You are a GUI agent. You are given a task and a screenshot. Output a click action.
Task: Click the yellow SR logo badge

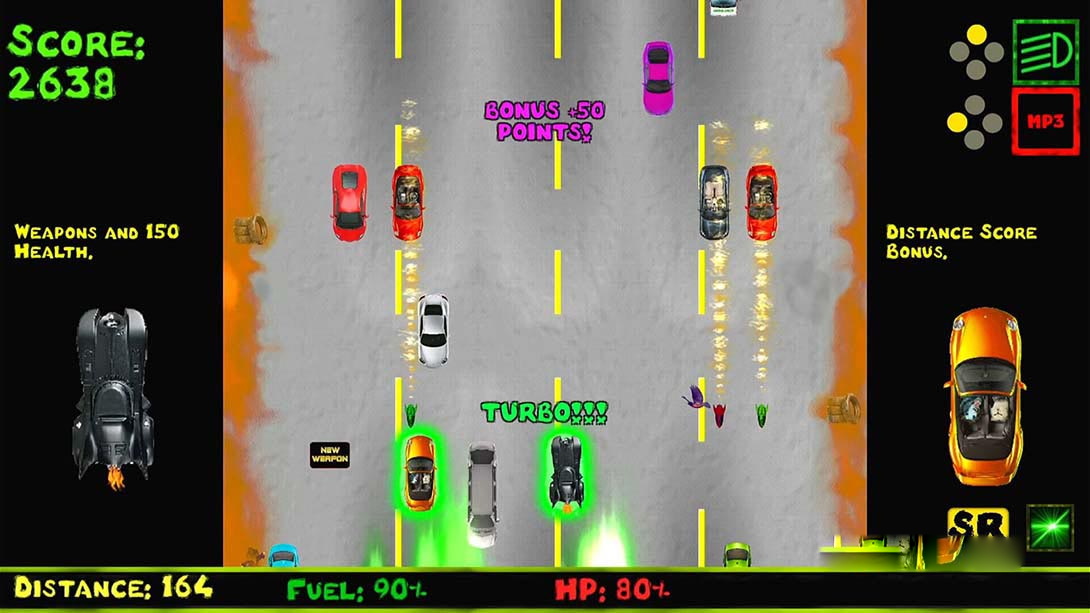point(977,527)
